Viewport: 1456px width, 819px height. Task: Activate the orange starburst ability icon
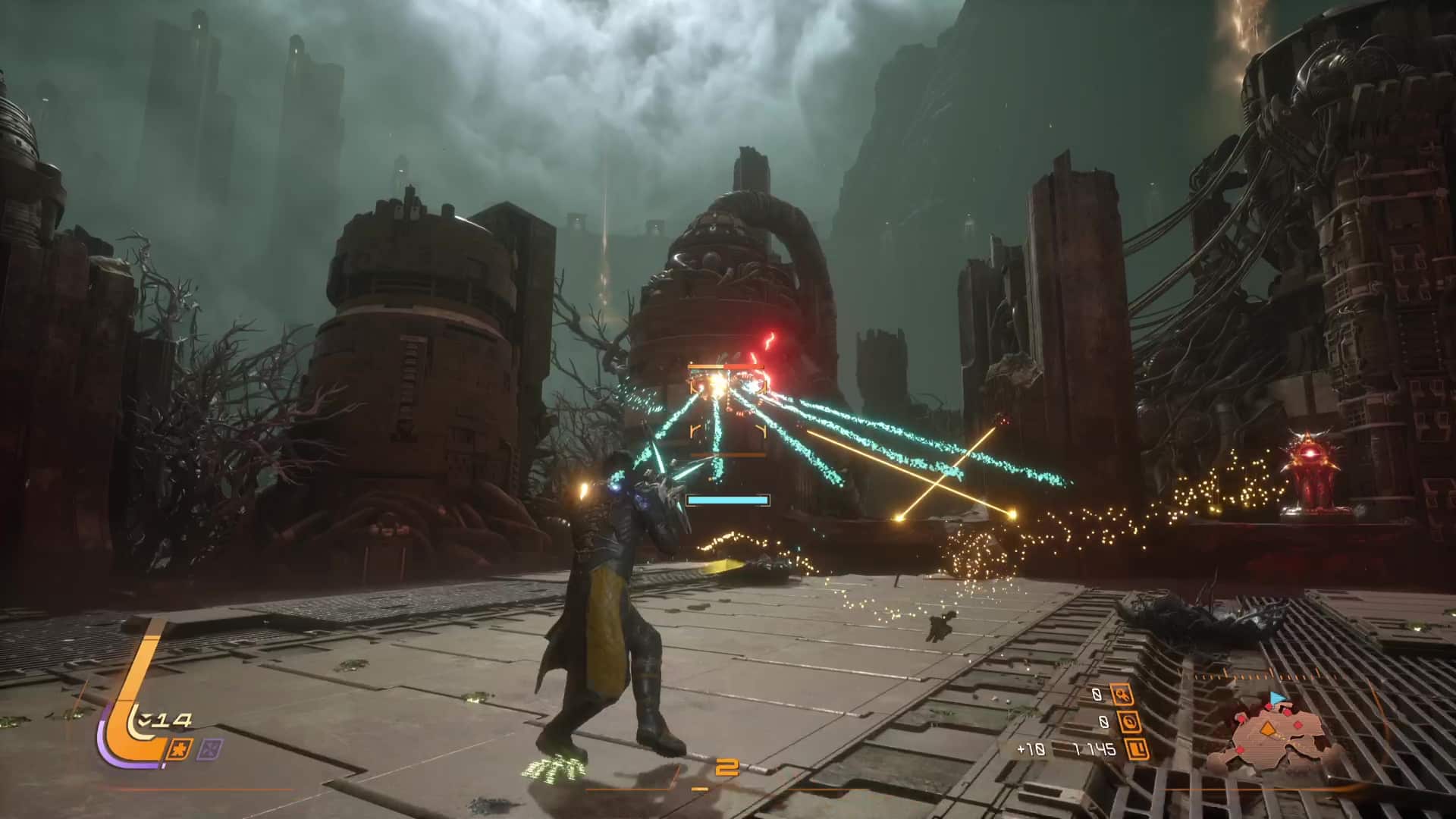coord(183,749)
